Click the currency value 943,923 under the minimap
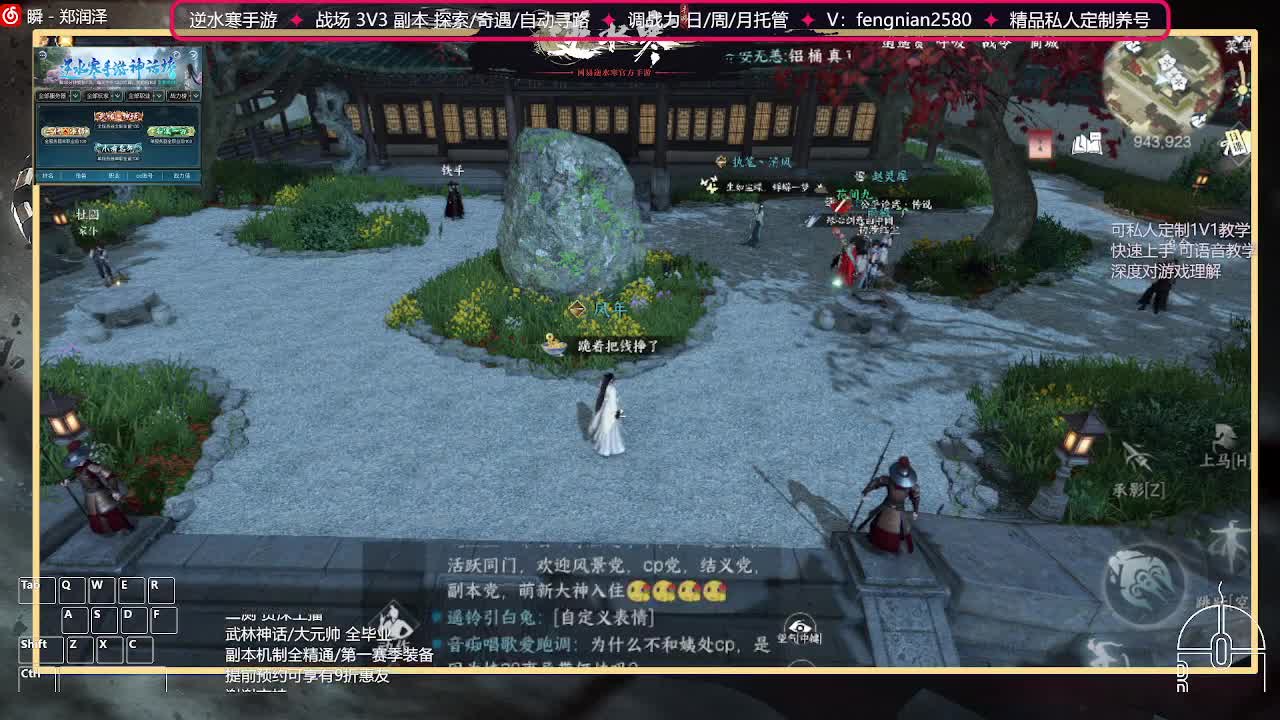 1161,142
